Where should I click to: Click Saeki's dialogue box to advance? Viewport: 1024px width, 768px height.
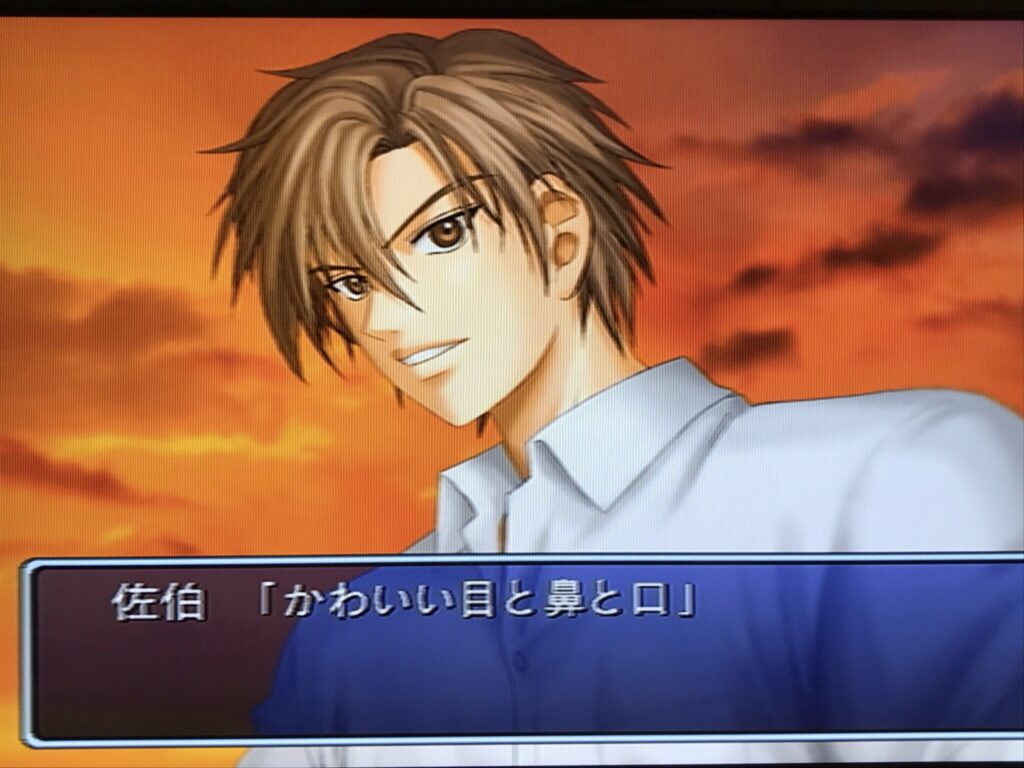coord(520,650)
